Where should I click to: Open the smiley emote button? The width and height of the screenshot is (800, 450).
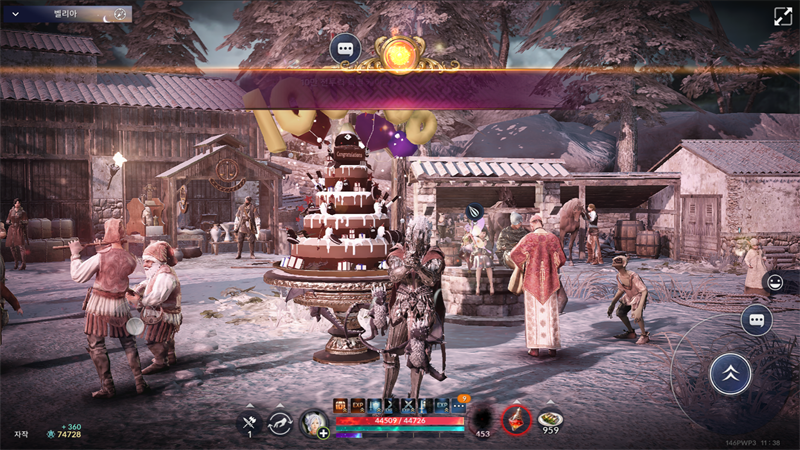[x=773, y=283]
